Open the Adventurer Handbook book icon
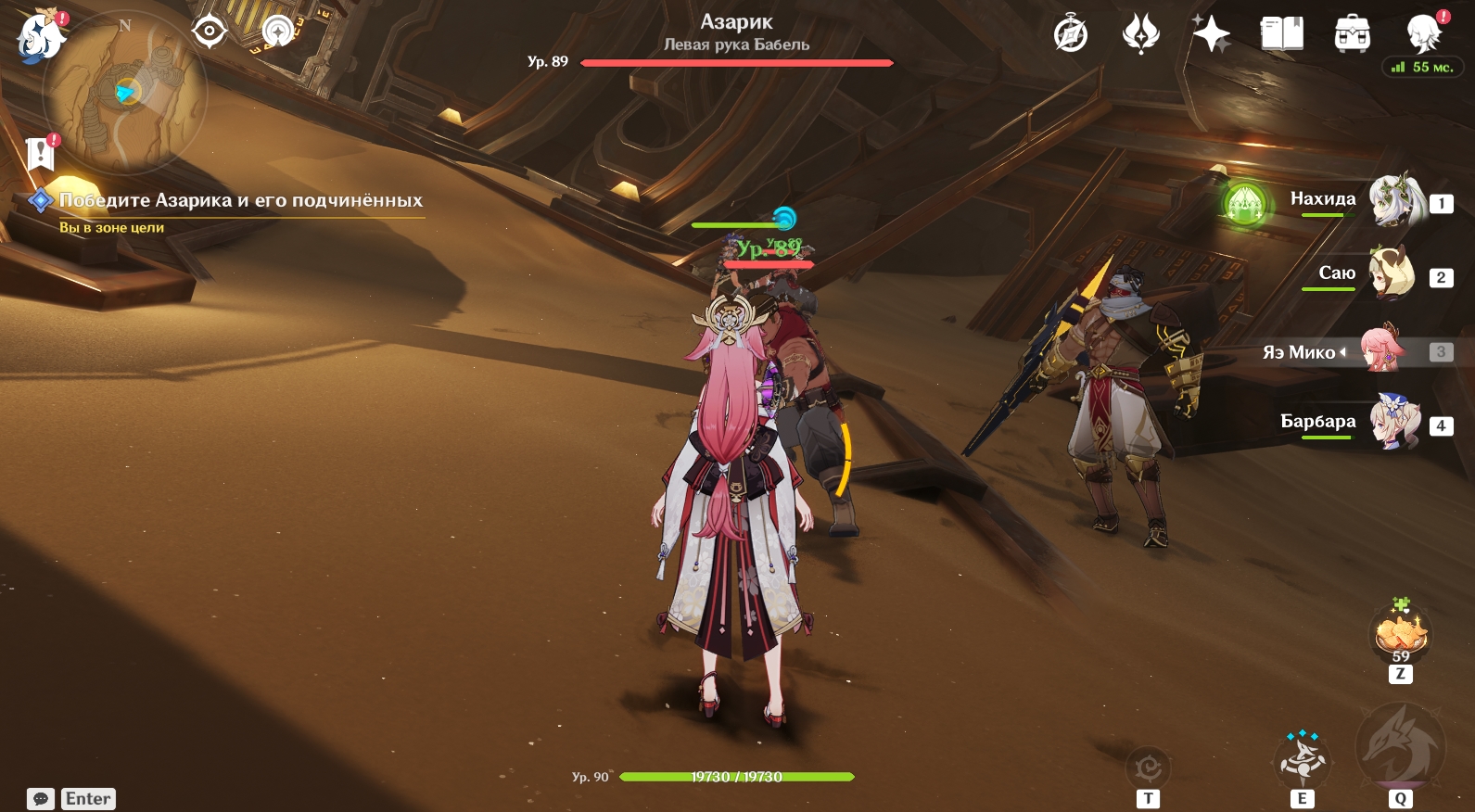The width and height of the screenshot is (1475, 812). 1281,35
